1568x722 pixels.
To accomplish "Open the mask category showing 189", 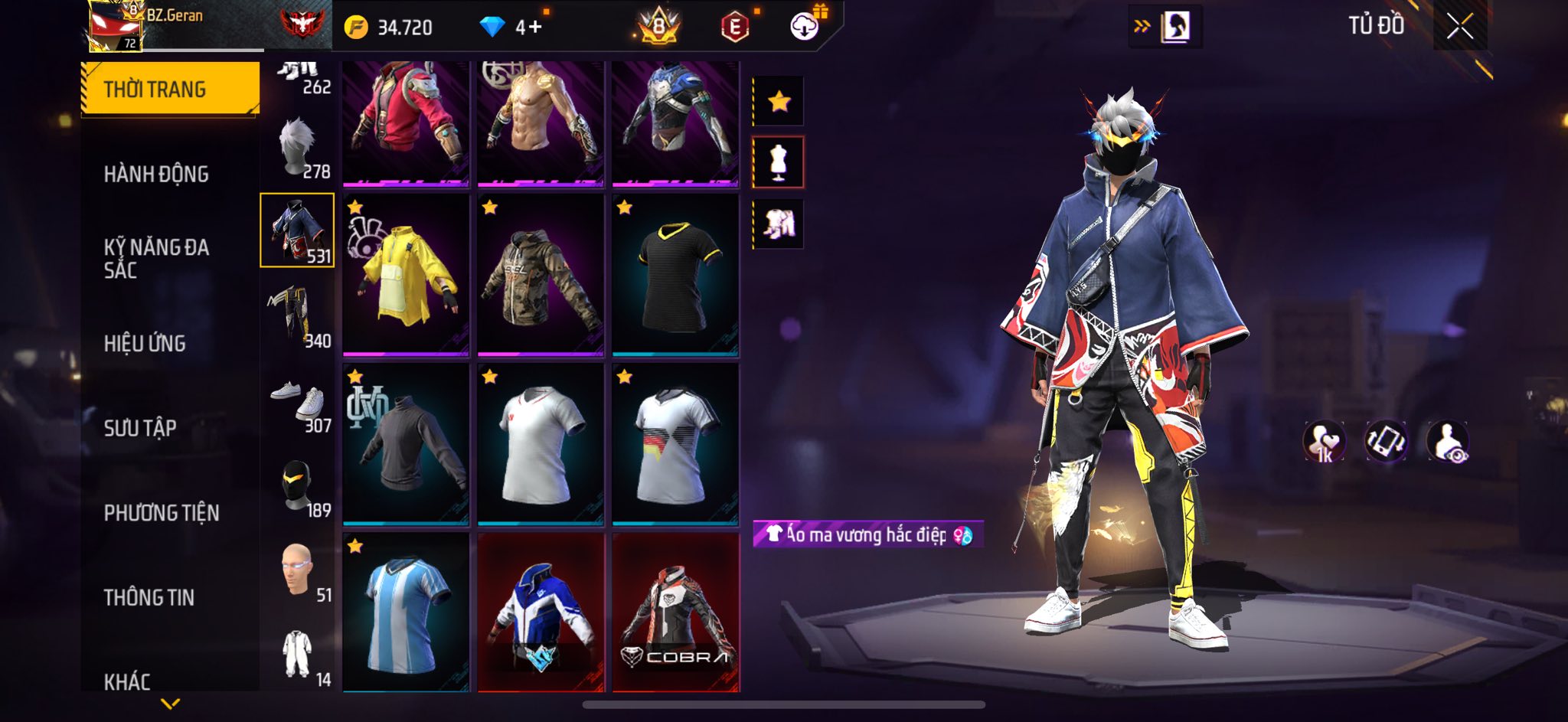I will point(299,487).
